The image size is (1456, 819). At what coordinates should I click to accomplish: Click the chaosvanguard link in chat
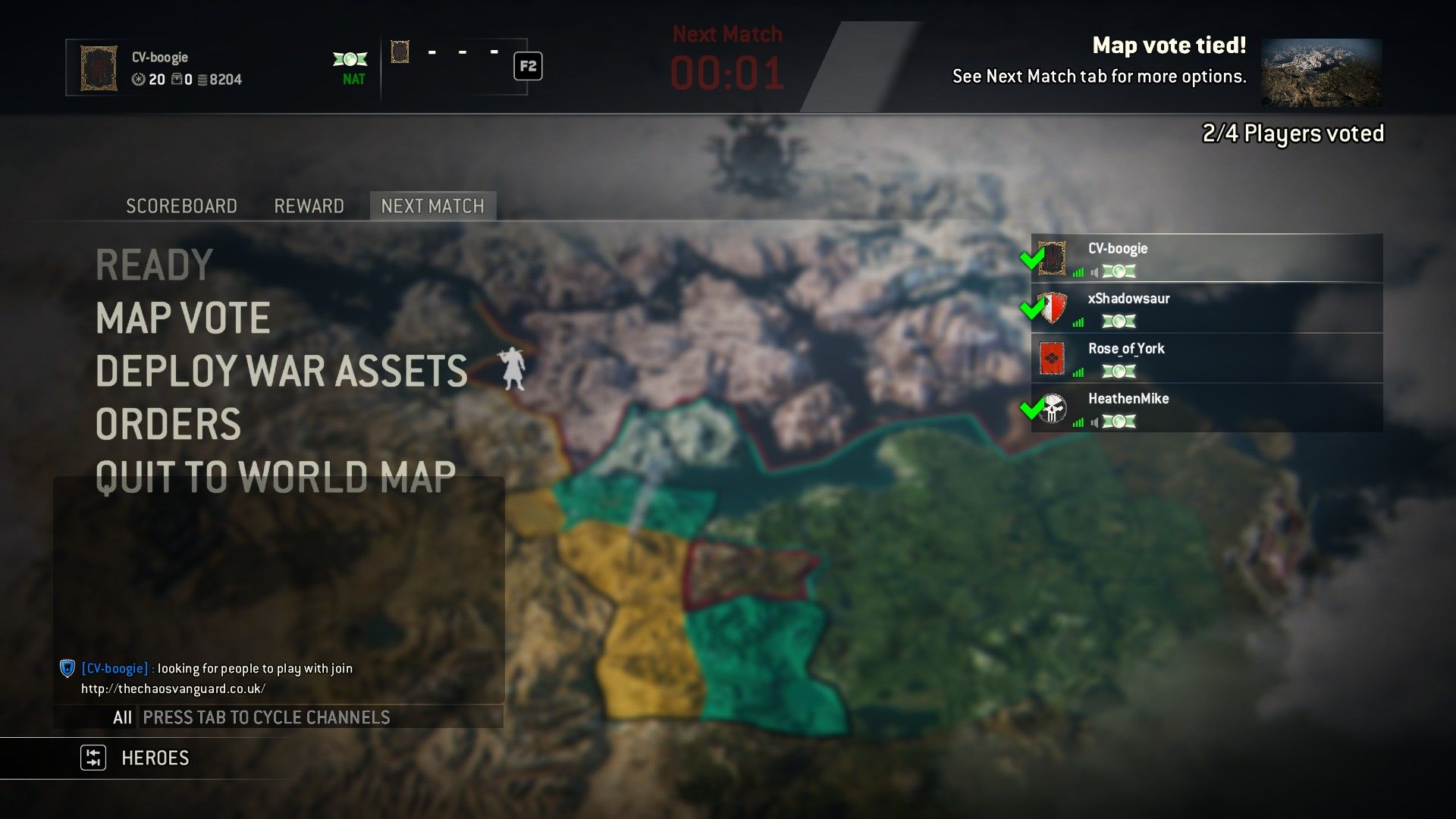pyautogui.click(x=174, y=689)
